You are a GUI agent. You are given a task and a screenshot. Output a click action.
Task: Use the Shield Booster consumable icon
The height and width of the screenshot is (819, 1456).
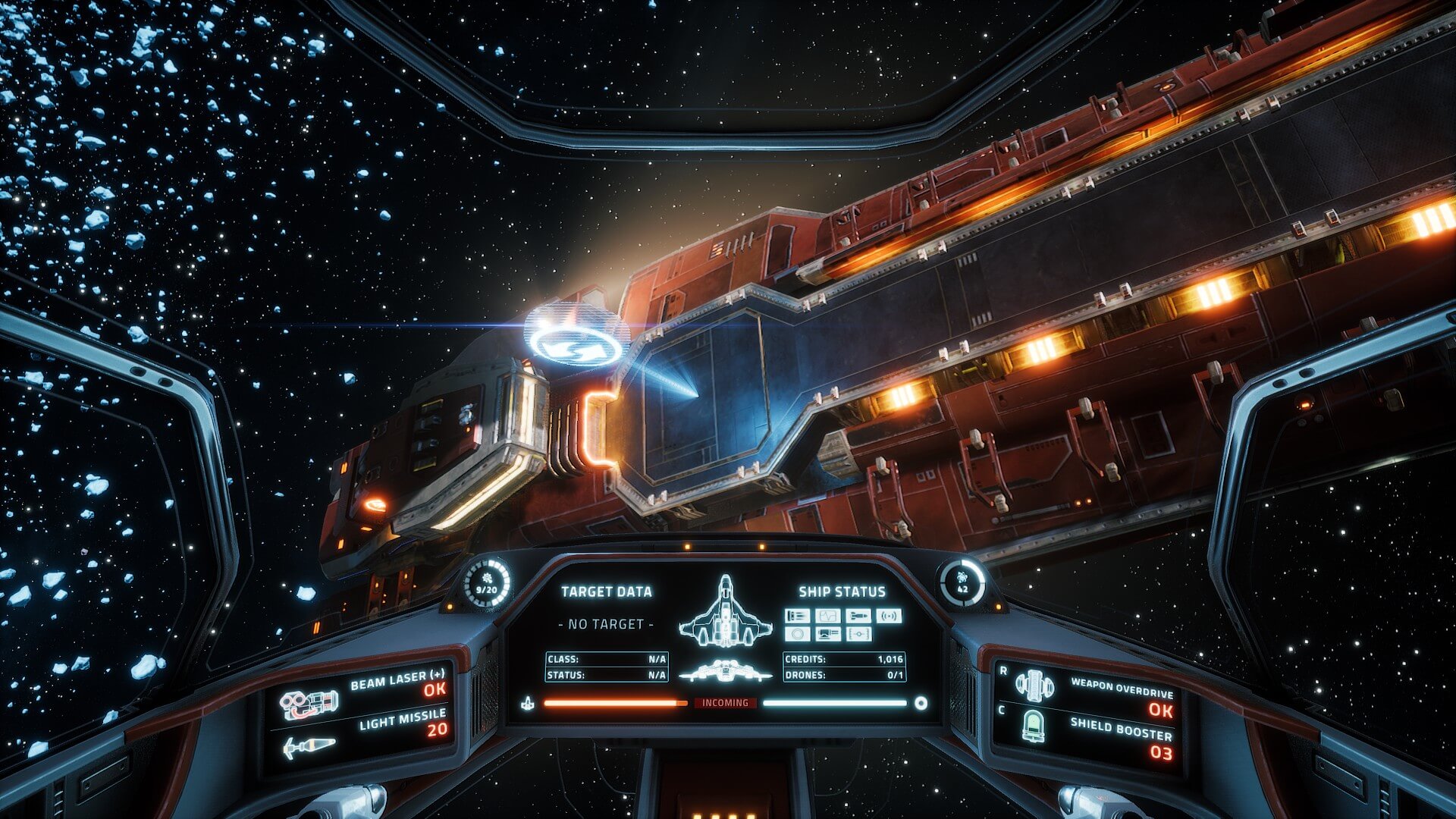(x=1033, y=726)
